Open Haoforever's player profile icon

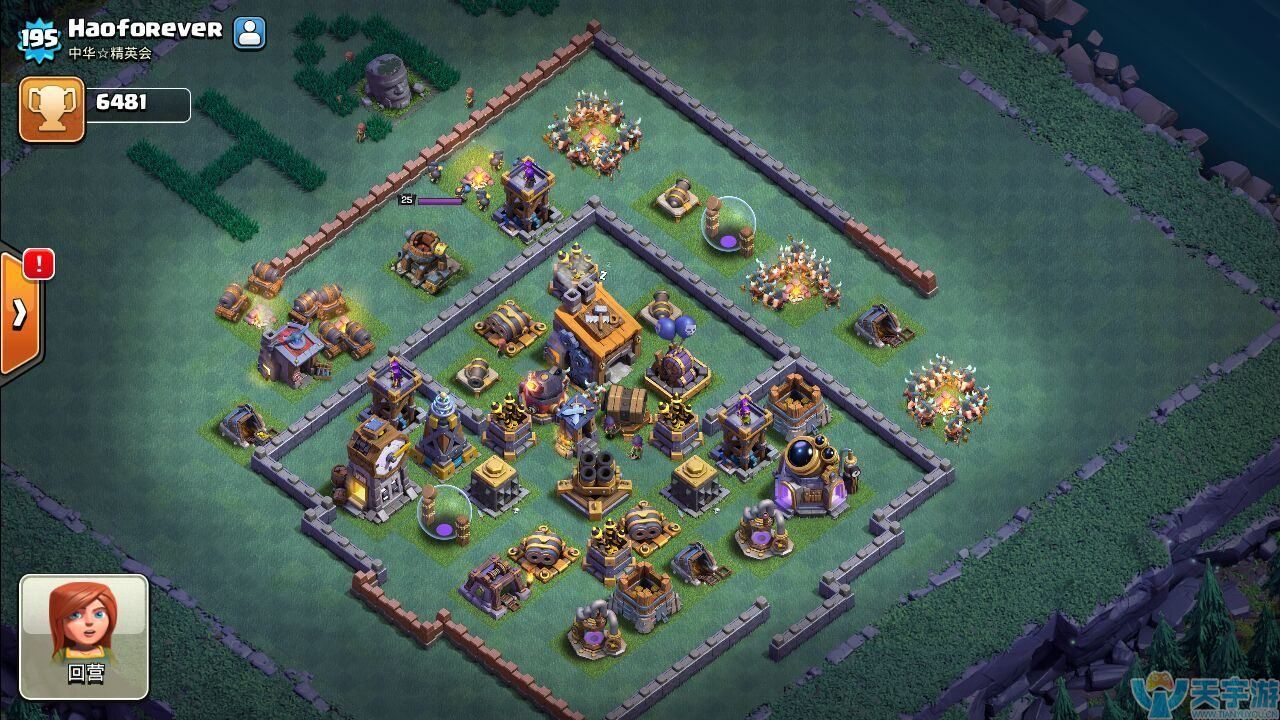tap(249, 33)
